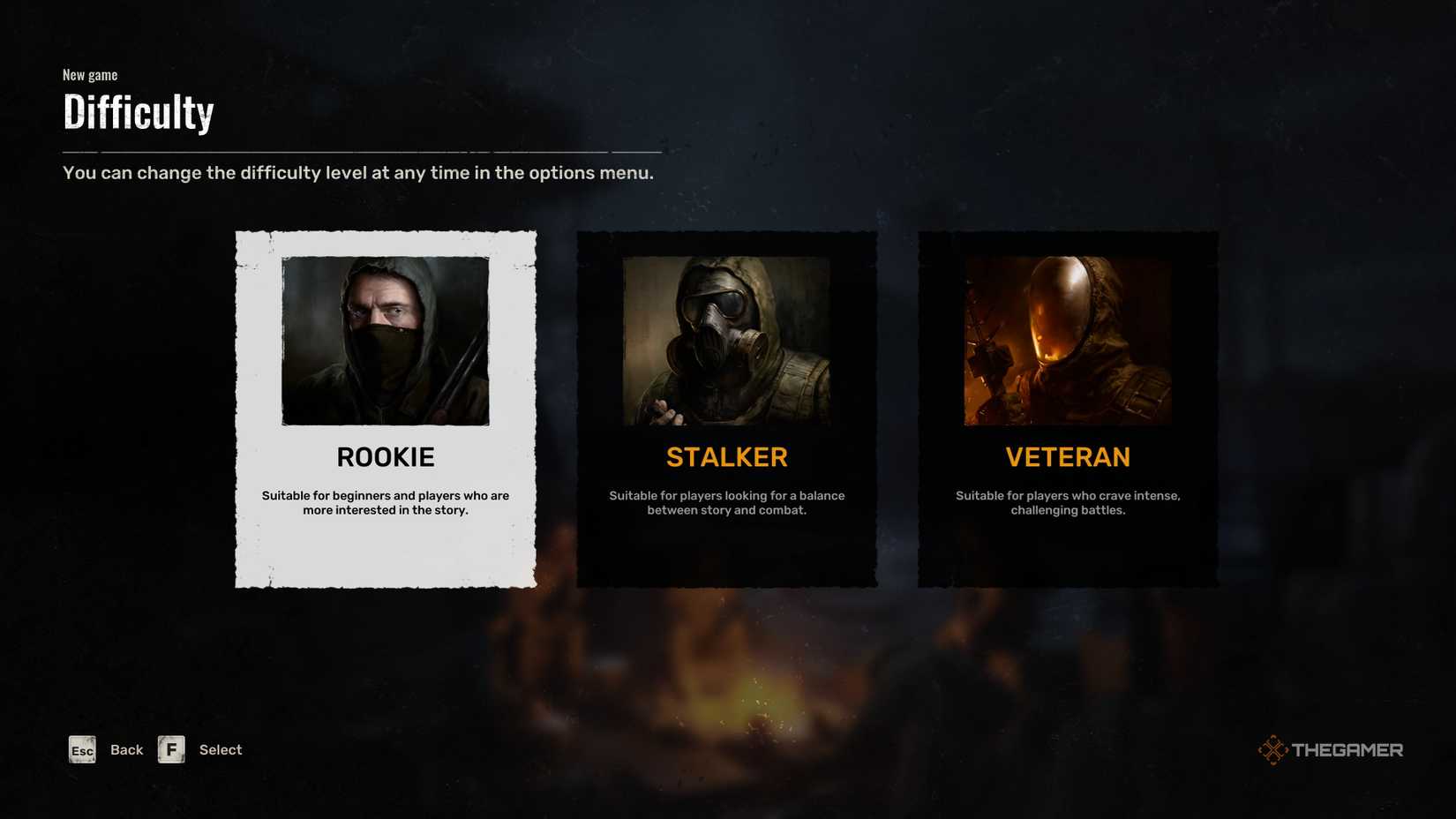Click the Difficulty heading
The width and height of the screenshot is (1456, 819).
pyautogui.click(x=138, y=112)
